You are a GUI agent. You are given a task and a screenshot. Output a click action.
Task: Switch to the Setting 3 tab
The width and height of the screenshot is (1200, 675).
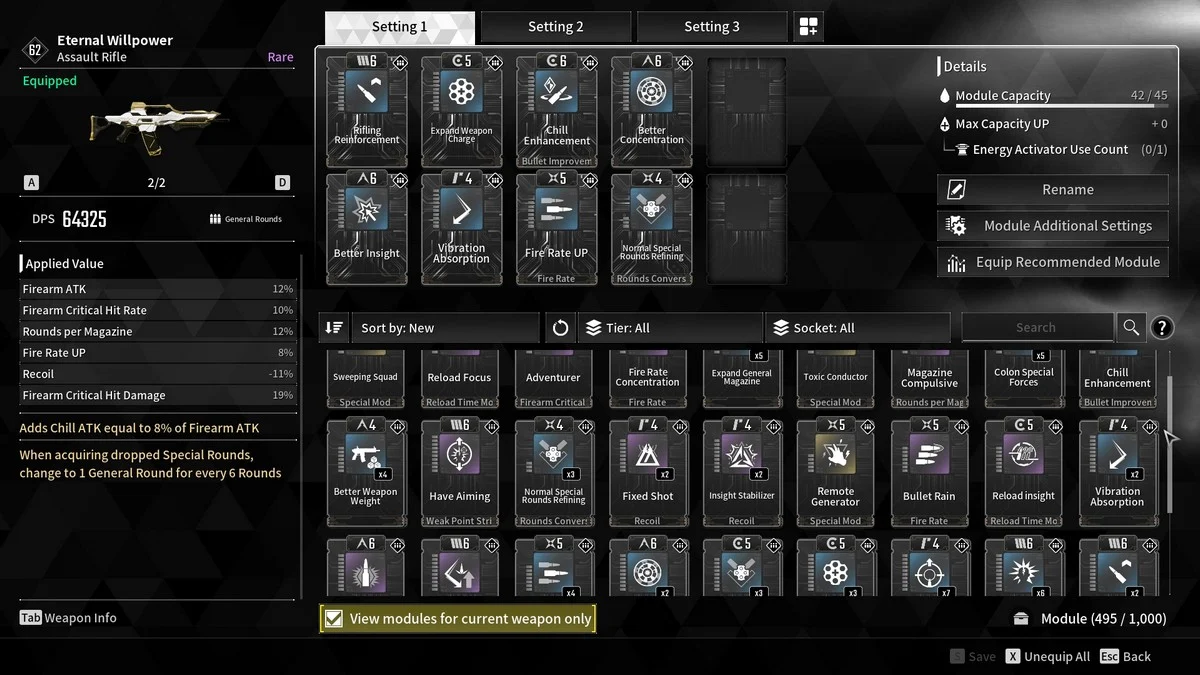tap(711, 27)
